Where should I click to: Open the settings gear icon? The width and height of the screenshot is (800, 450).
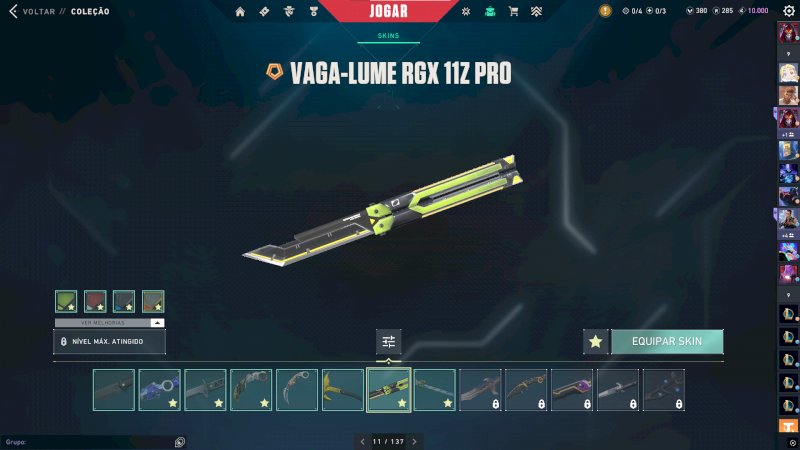788,11
